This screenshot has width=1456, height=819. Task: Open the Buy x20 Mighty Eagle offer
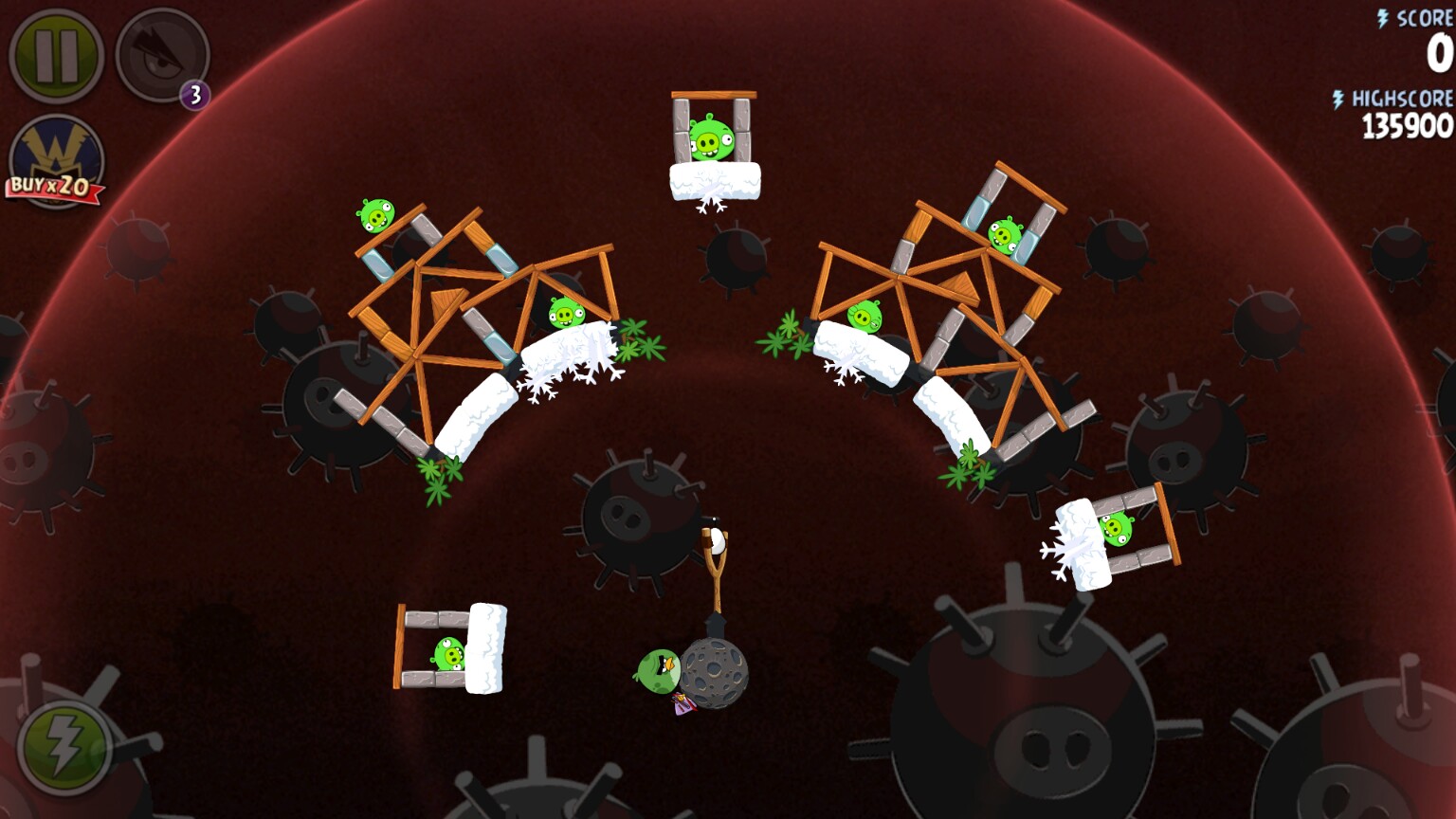(56, 163)
